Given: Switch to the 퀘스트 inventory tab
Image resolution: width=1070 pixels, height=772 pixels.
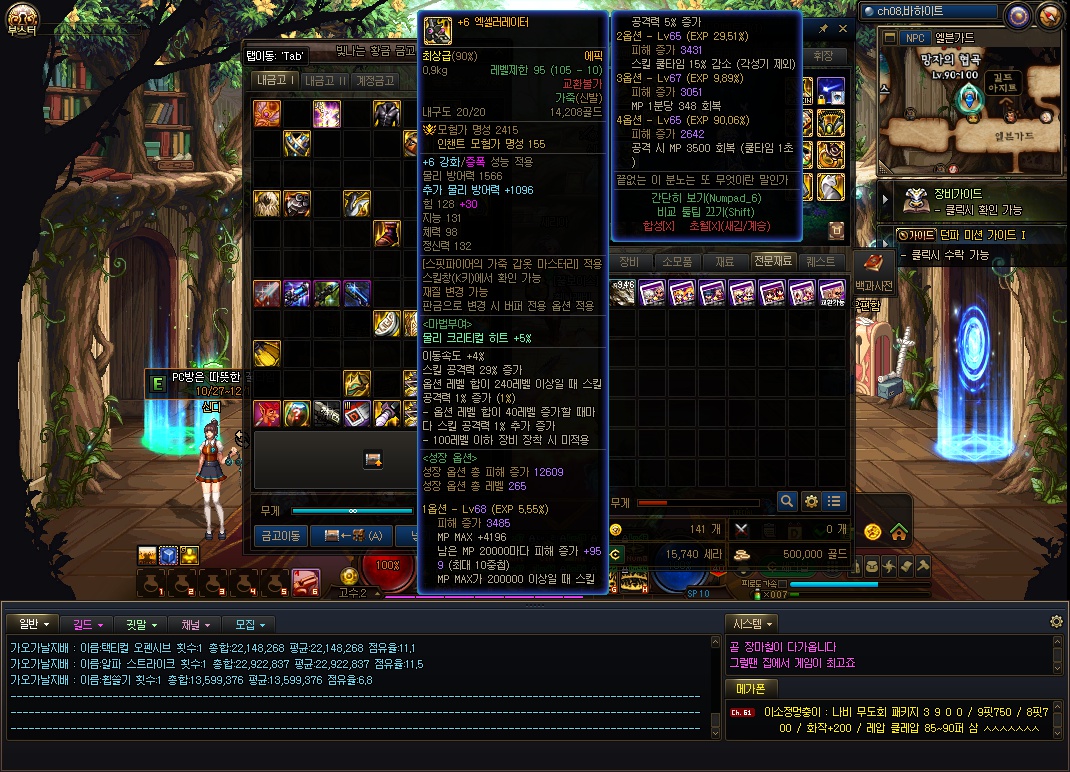Looking at the screenshot, I should point(820,262).
